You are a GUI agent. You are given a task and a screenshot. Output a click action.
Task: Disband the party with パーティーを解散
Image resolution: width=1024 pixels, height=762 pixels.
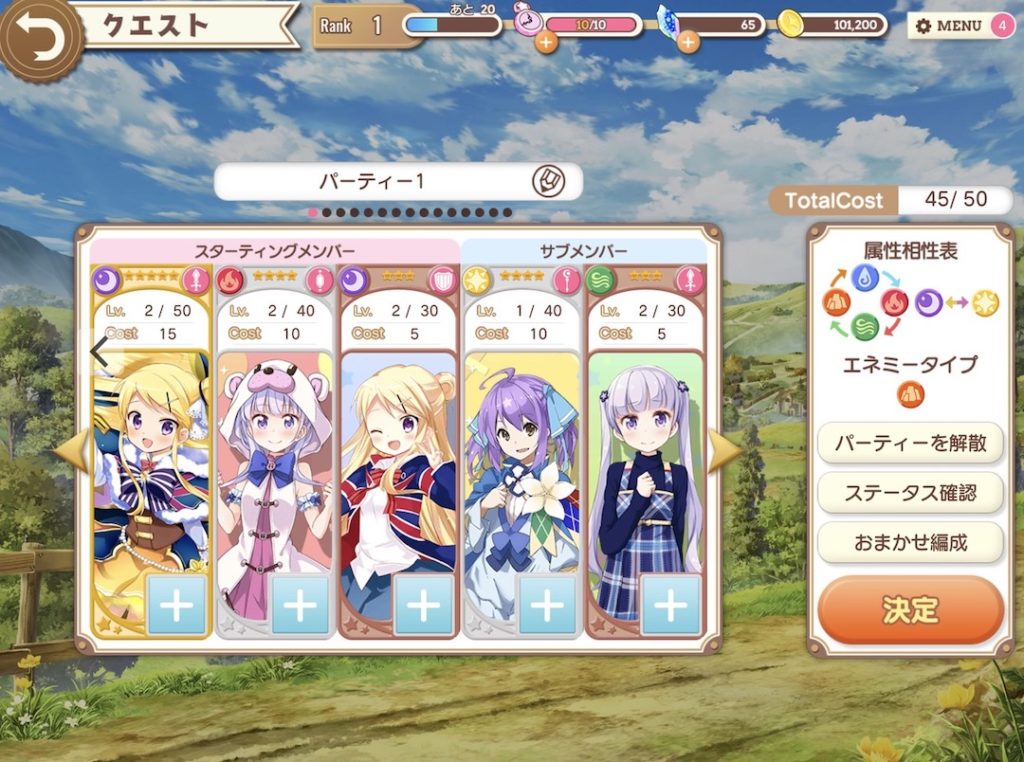[910, 442]
